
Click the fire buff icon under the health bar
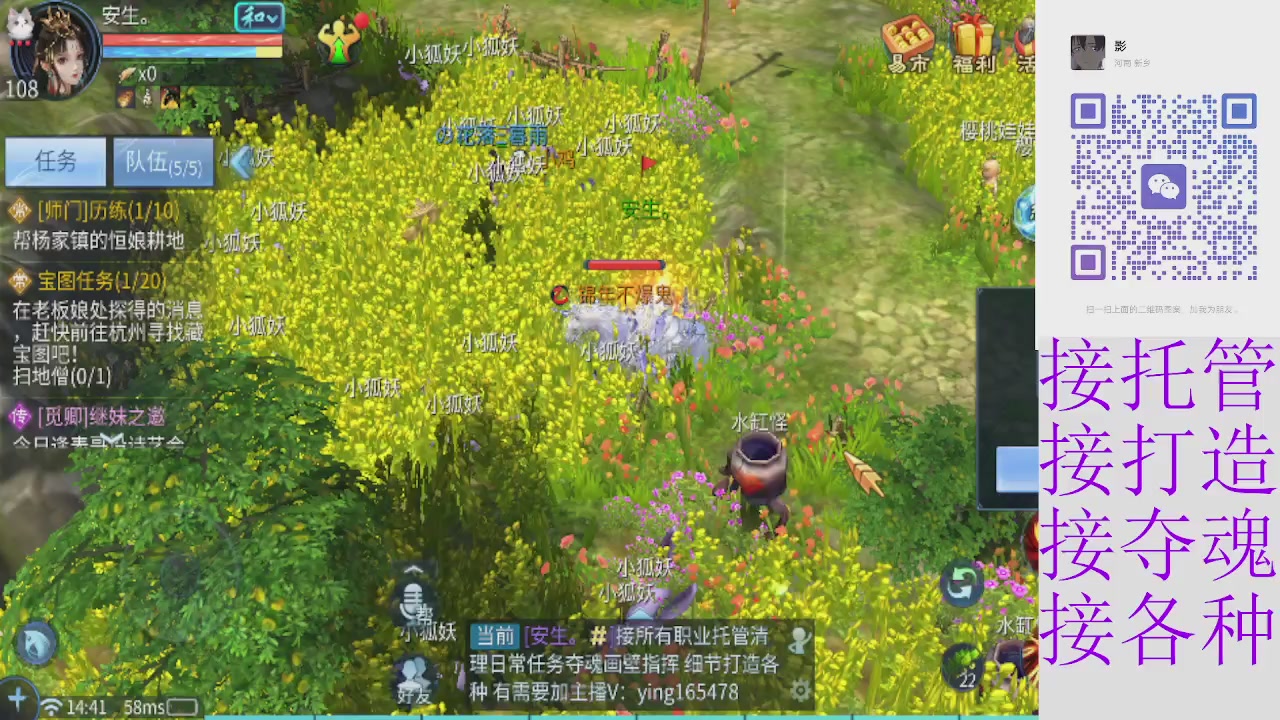(124, 98)
